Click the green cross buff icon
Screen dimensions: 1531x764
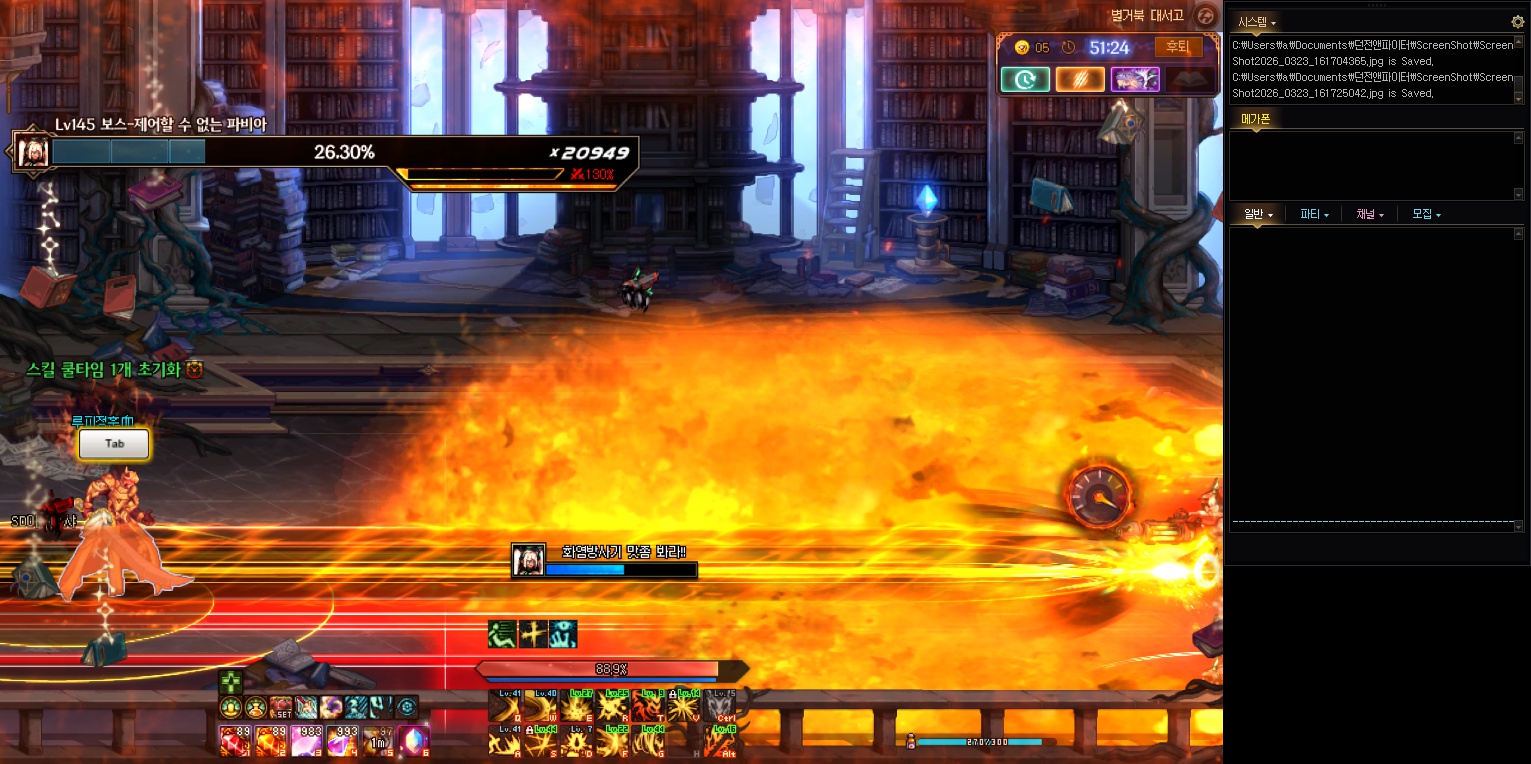(231, 683)
